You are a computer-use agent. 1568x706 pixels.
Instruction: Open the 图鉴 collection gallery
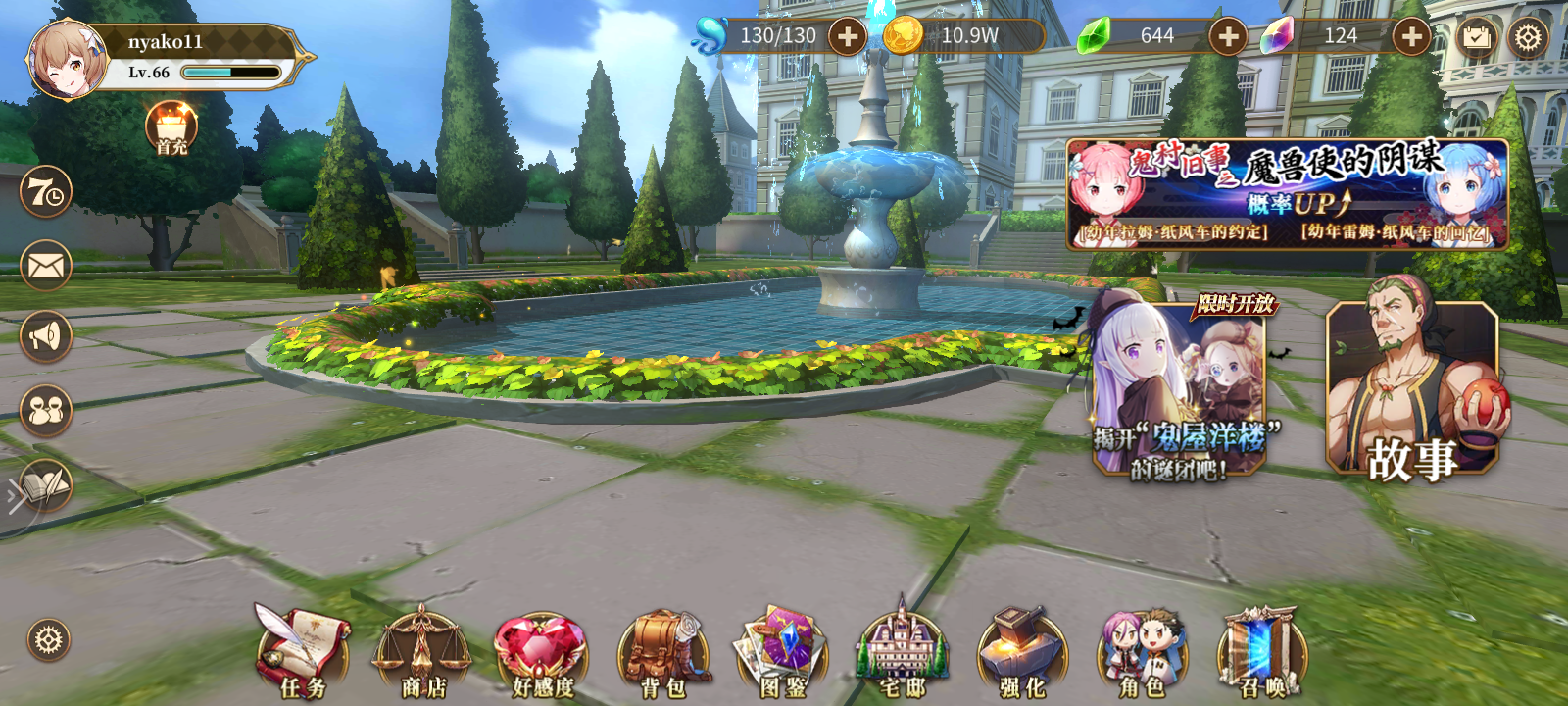pyautogui.click(x=784, y=647)
